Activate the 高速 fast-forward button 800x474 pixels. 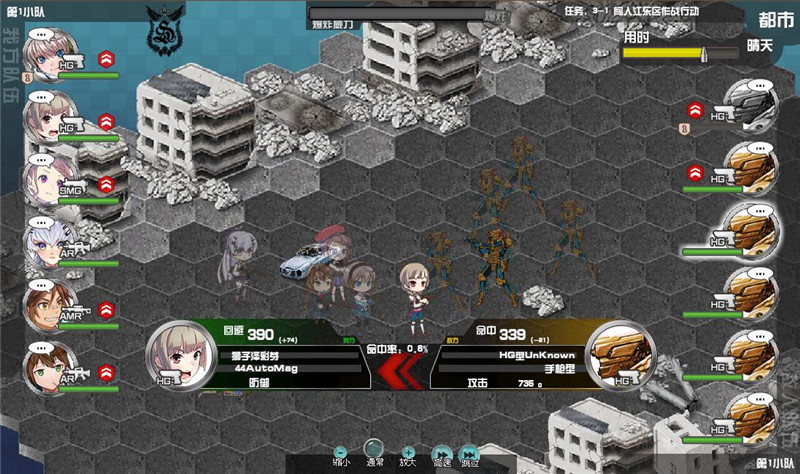pyautogui.click(x=441, y=454)
